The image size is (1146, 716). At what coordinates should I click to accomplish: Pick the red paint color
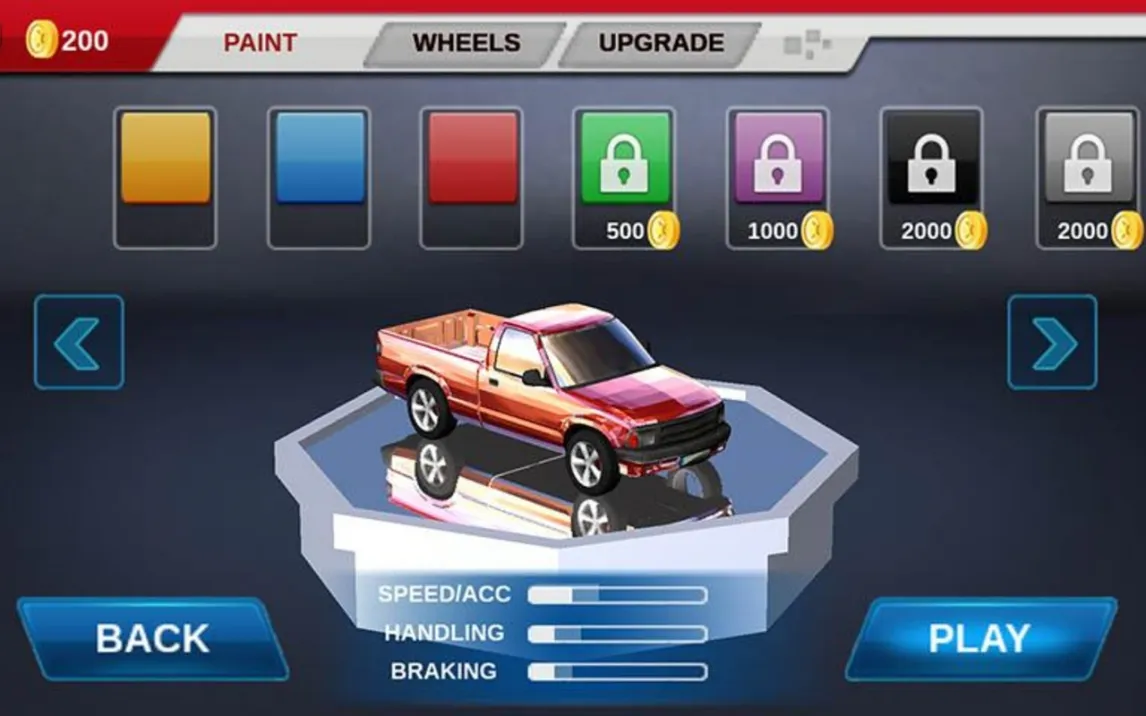[x=472, y=159]
